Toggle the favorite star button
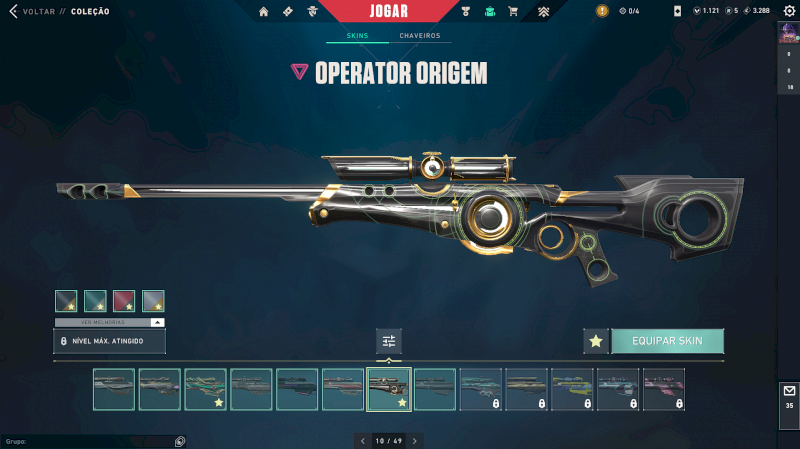 pyautogui.click(x=596, y=341)
